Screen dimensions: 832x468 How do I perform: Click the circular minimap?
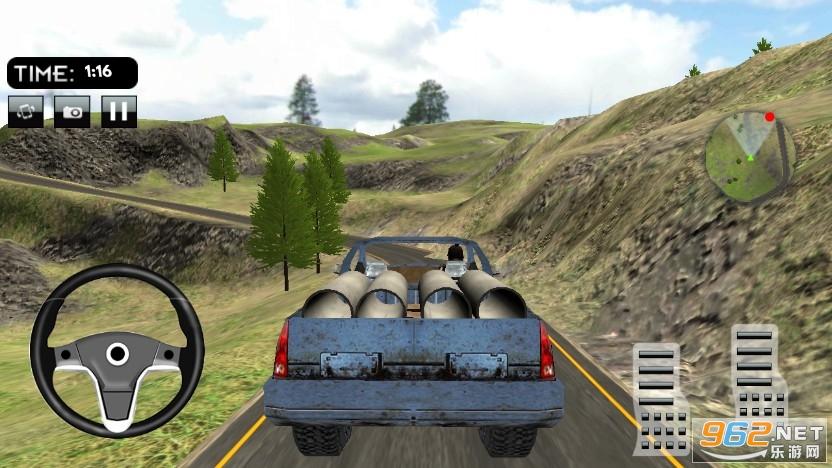[749, 150]
